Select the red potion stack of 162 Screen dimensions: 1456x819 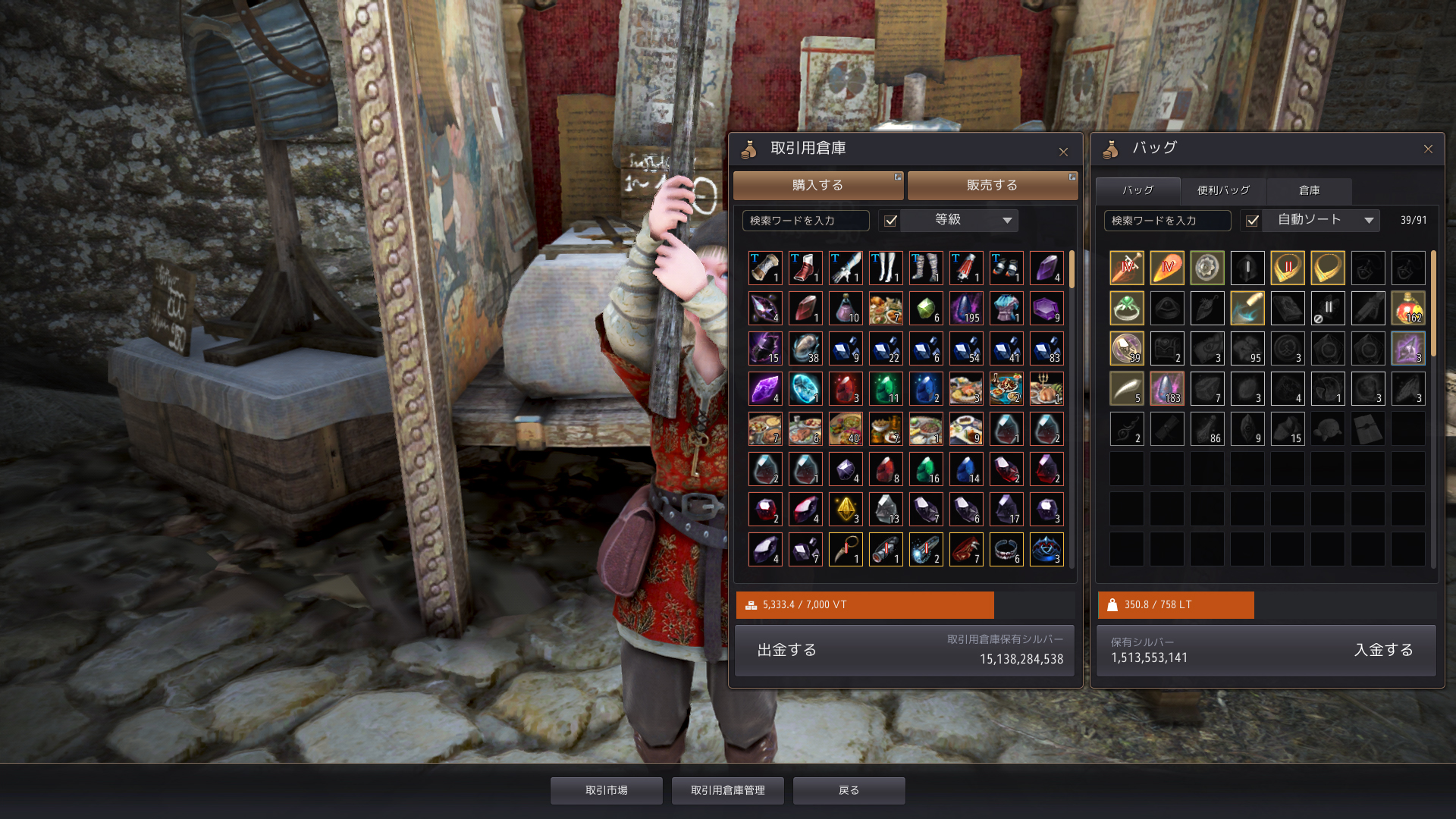[1408, 308]
